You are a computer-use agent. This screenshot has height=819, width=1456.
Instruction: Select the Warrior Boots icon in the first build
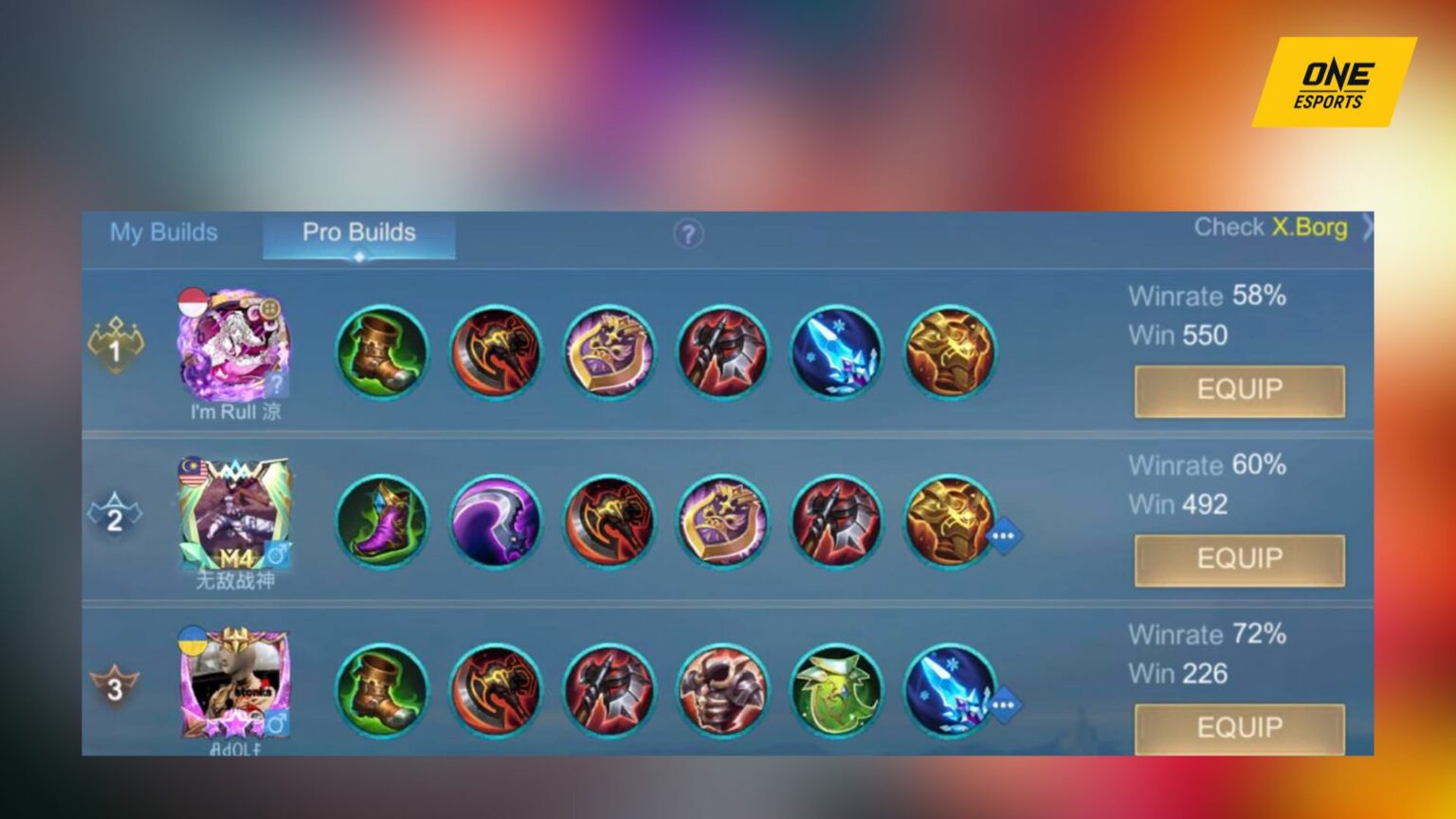pos(382,352)
